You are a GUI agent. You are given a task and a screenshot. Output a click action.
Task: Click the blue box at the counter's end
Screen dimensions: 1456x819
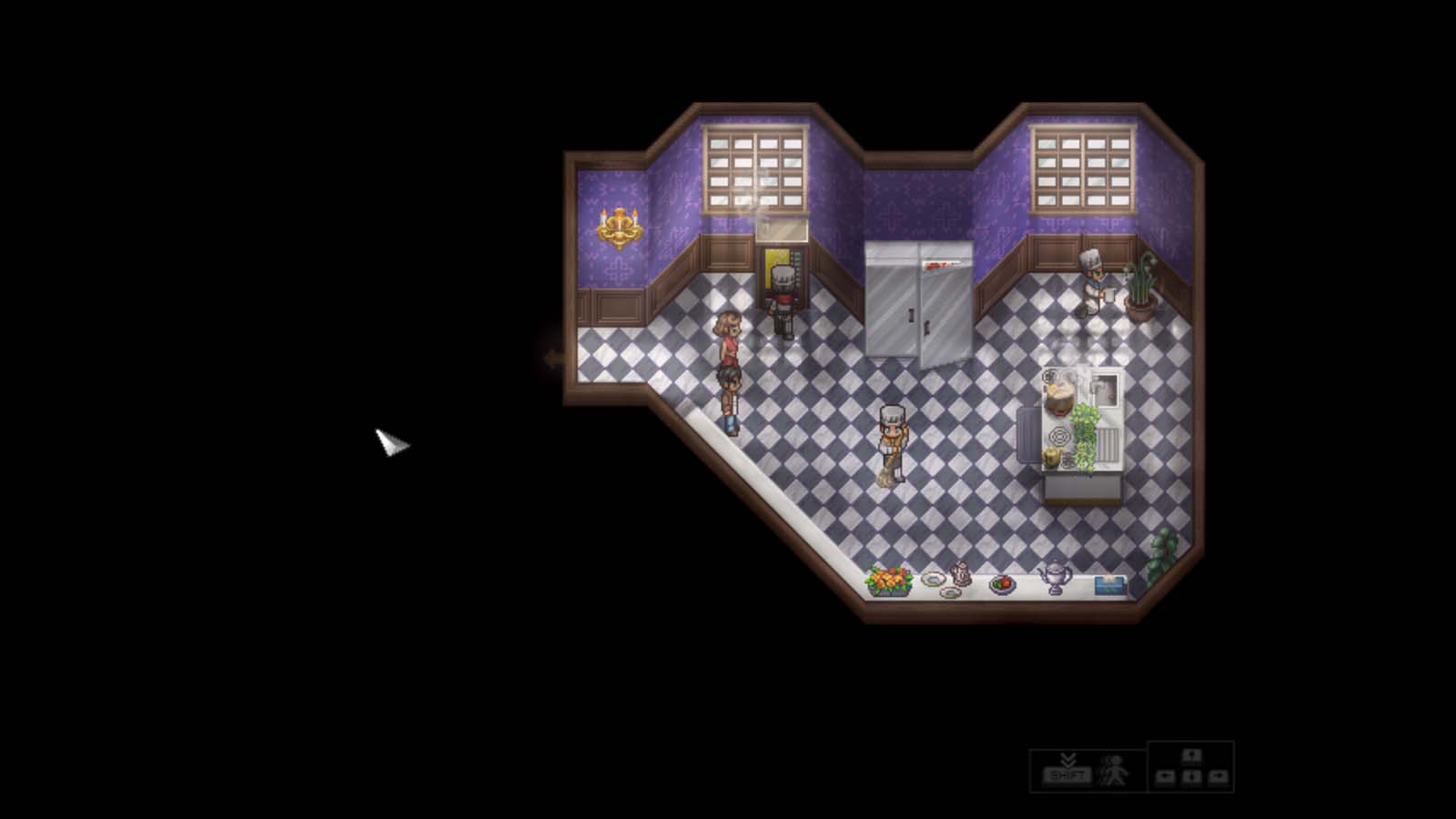(x=1109, y=585)
